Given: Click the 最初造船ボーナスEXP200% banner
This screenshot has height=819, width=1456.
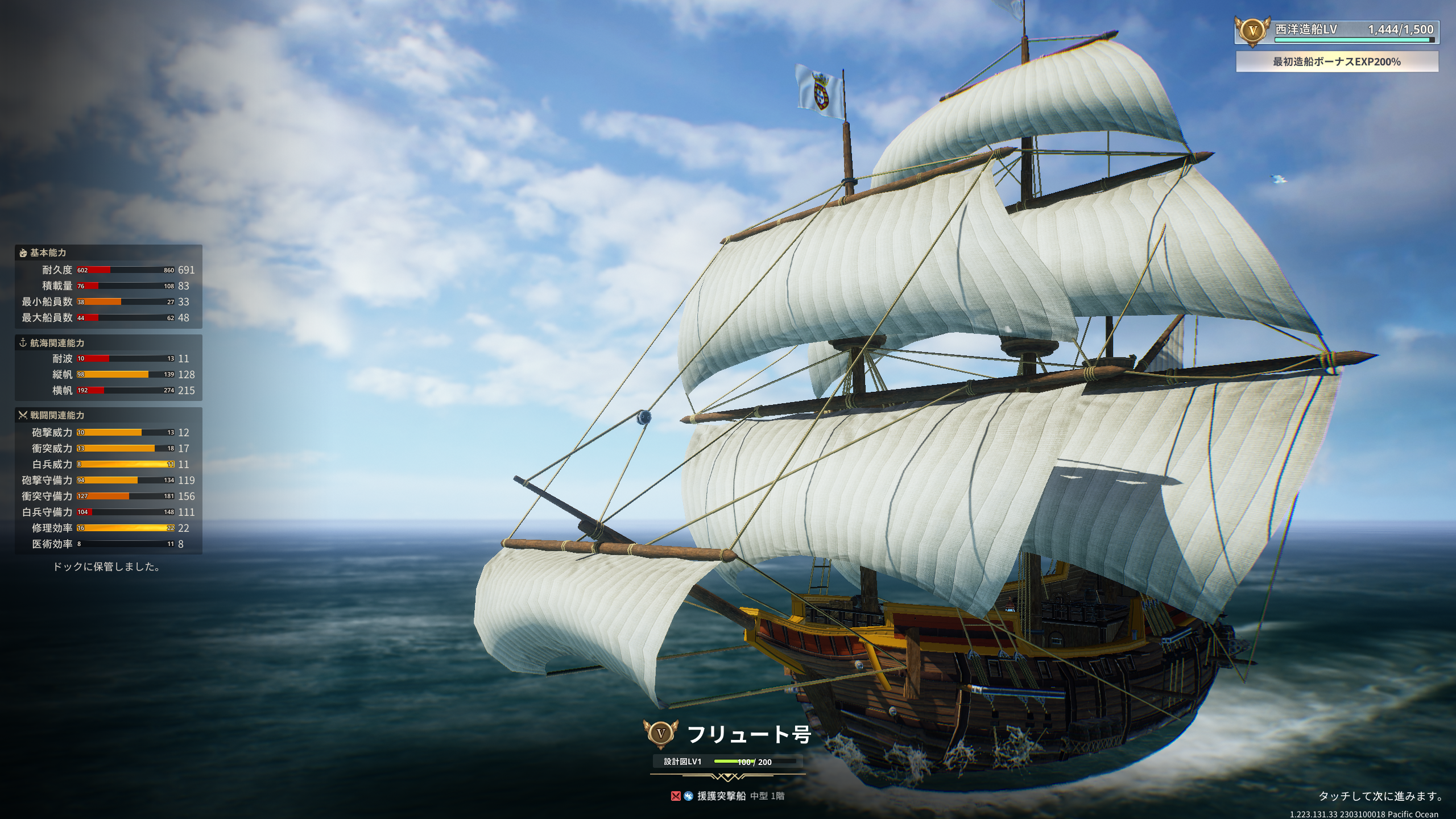Looking at the screenshot, I should pos(1337,61).
